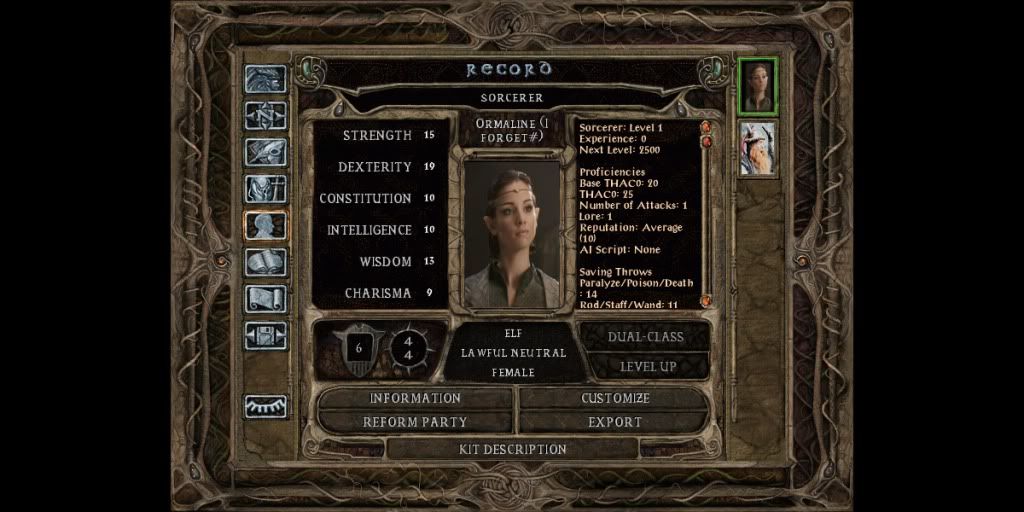Rest the party with closed-eye icon
The height and width of the screenshot is (512, 1024).
266,406
